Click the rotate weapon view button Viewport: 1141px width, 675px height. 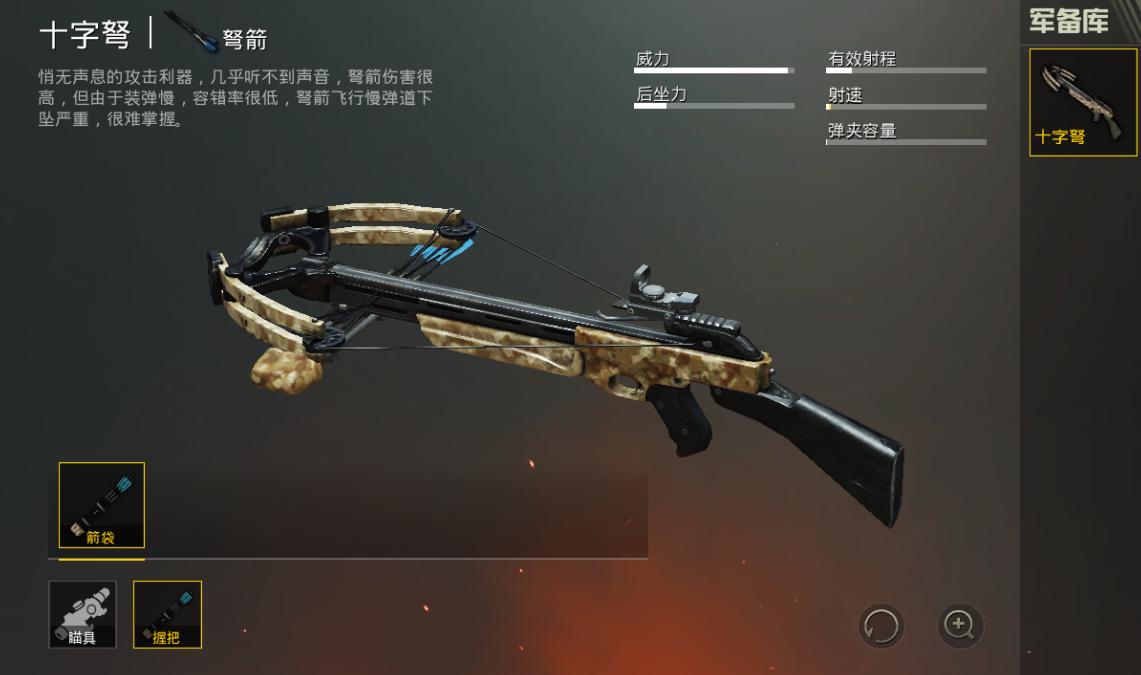pos(881,627)
